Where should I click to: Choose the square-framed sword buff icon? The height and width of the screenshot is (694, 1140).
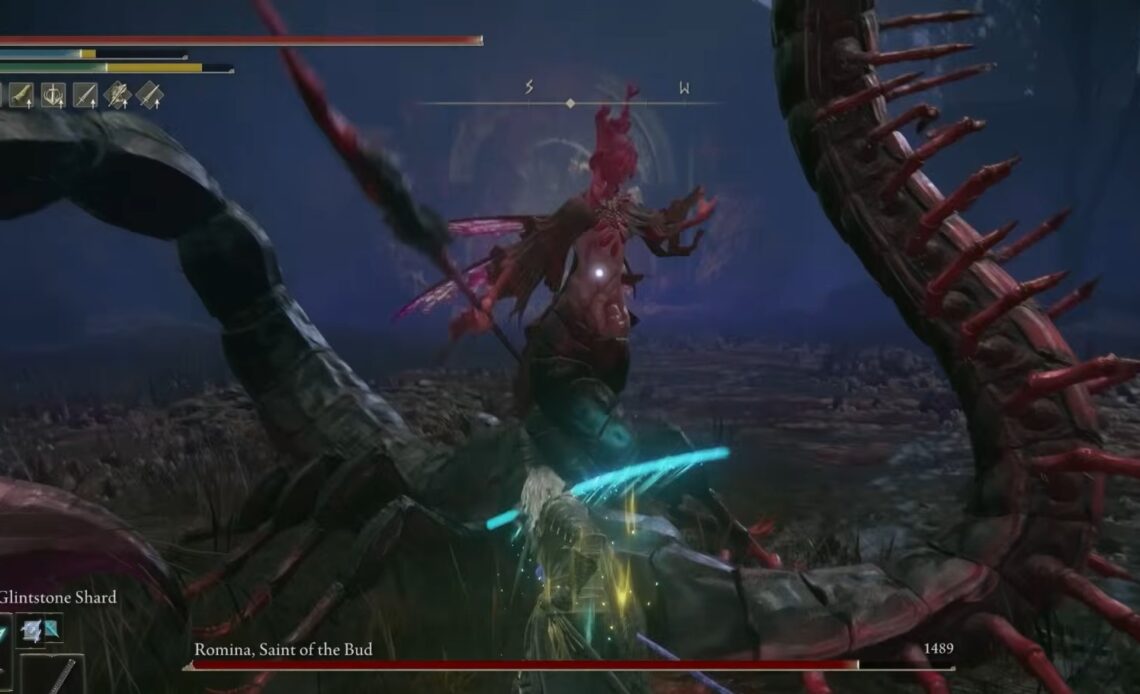click(x=85, y=95)
